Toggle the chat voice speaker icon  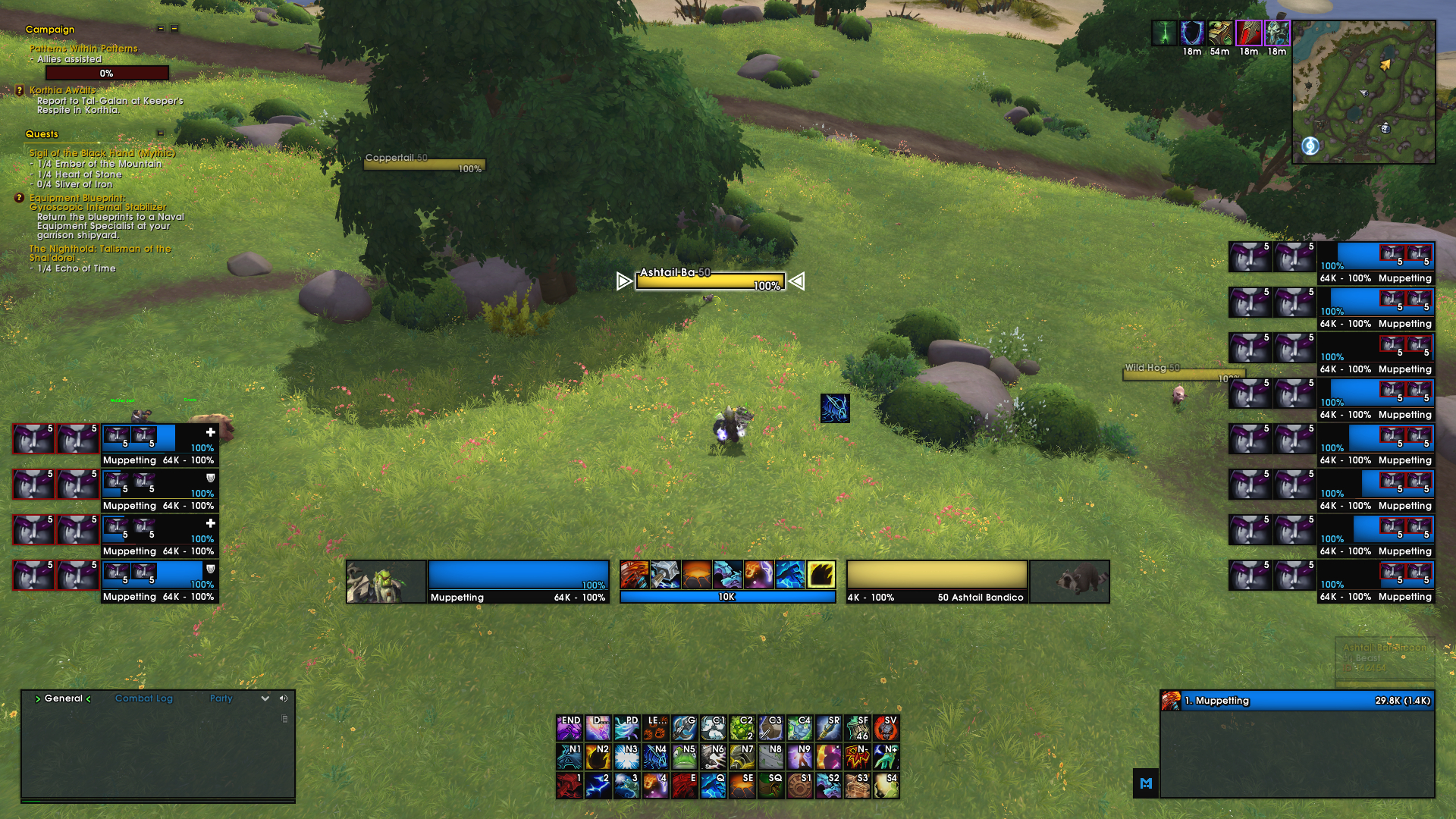coord(284,698)
